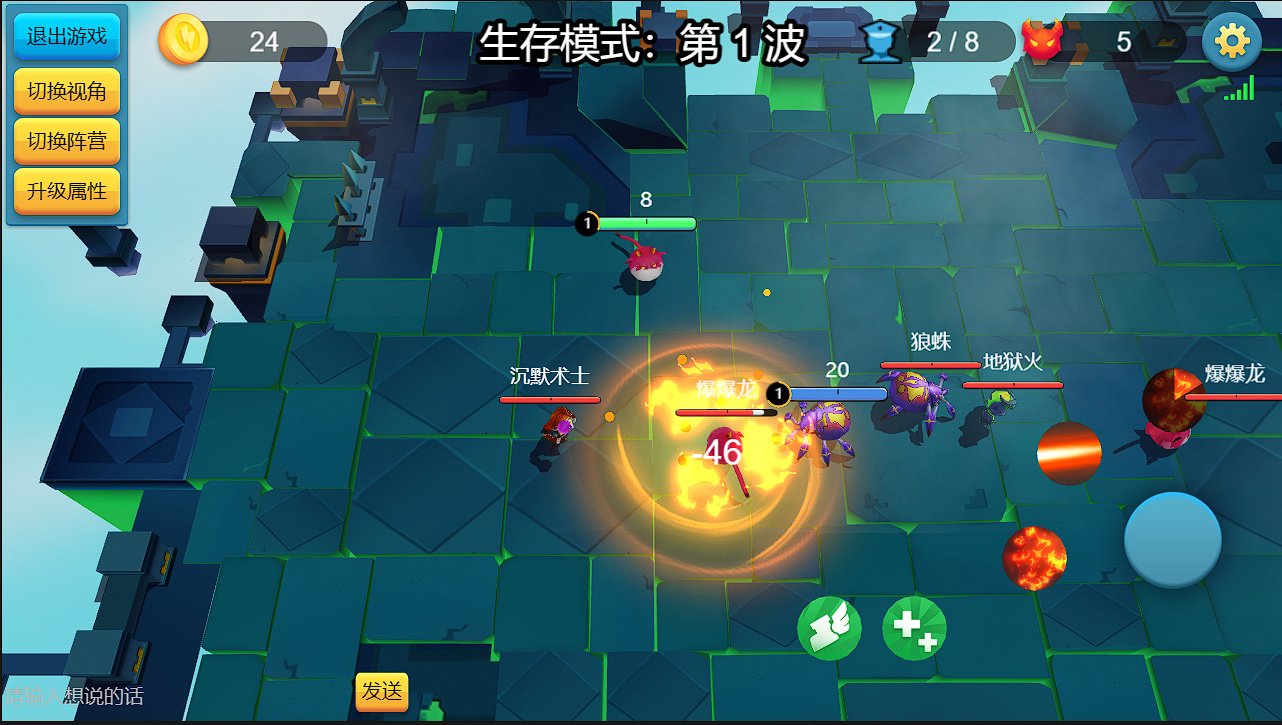Image resolution: width=1282 pixels, height=725 pixels.
Task: Open the 升级属性 upgrade attributes panel
Action: coord(66,191)
